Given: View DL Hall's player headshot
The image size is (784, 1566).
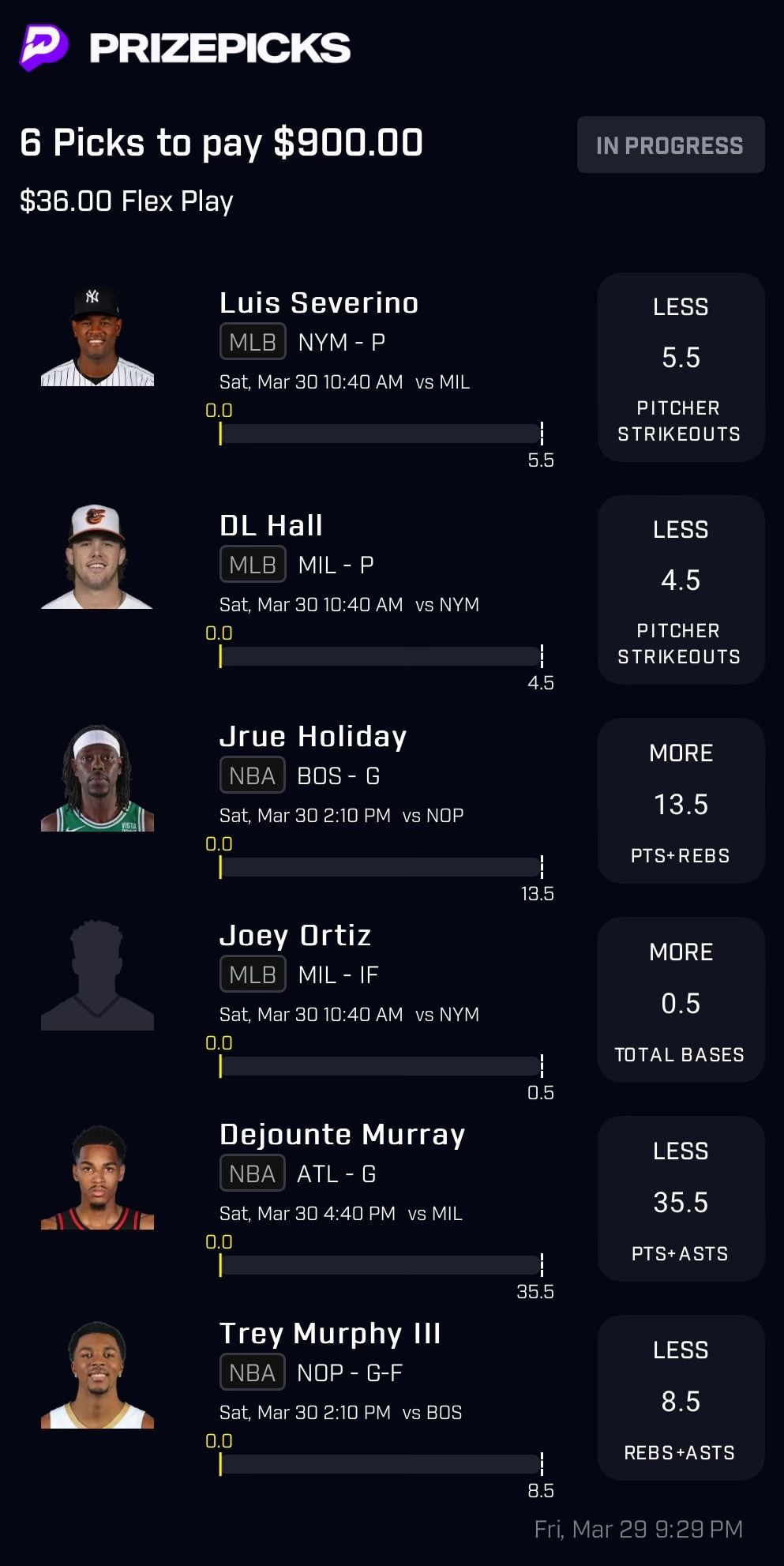Looking at the screenshot, I should tap(97, 558).
